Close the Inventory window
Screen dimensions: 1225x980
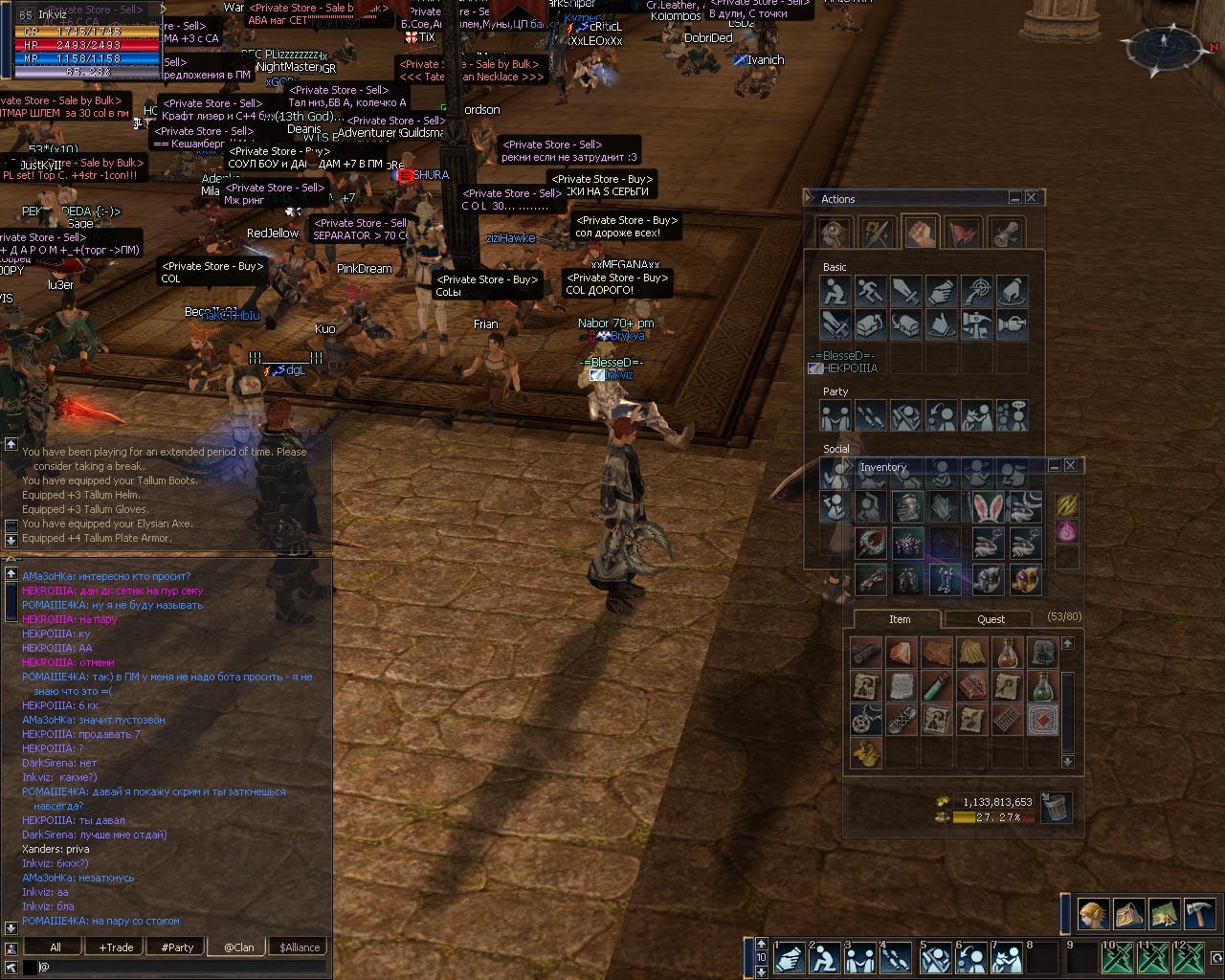[1070, 465]
